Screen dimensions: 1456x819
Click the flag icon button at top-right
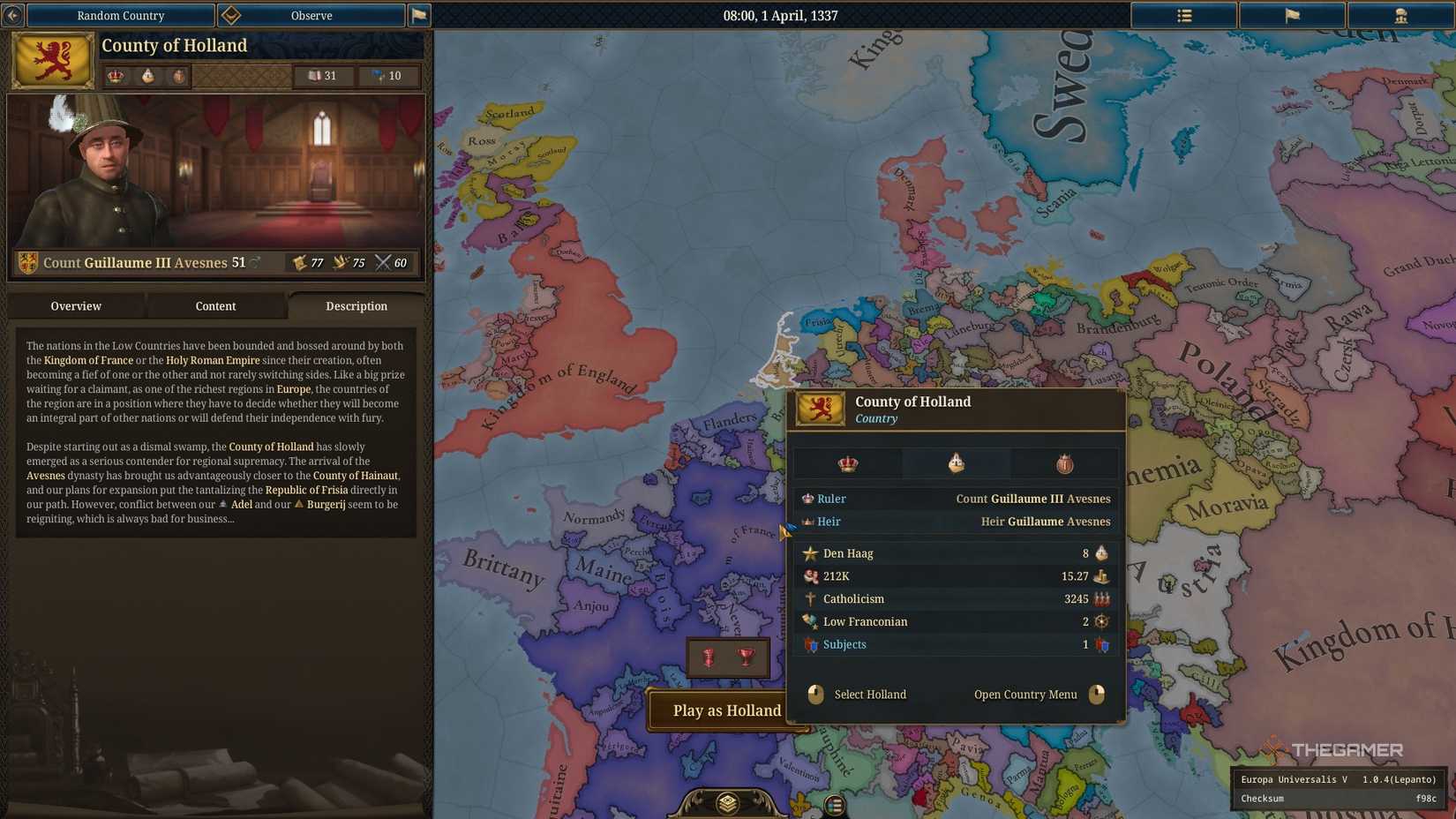(x=1292, y=15)
